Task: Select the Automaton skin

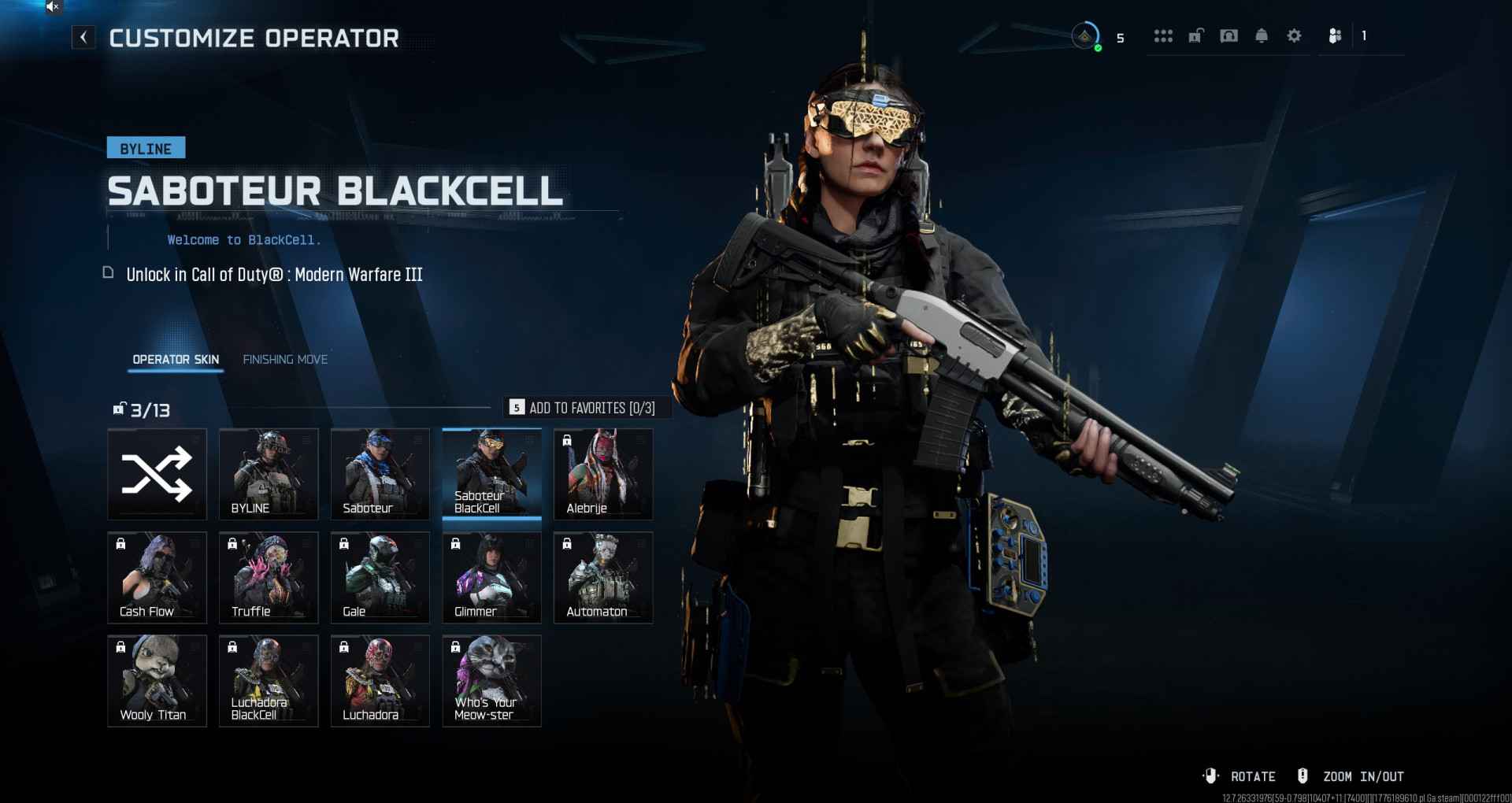Action: pyautogui.click(x=603, y=578)
